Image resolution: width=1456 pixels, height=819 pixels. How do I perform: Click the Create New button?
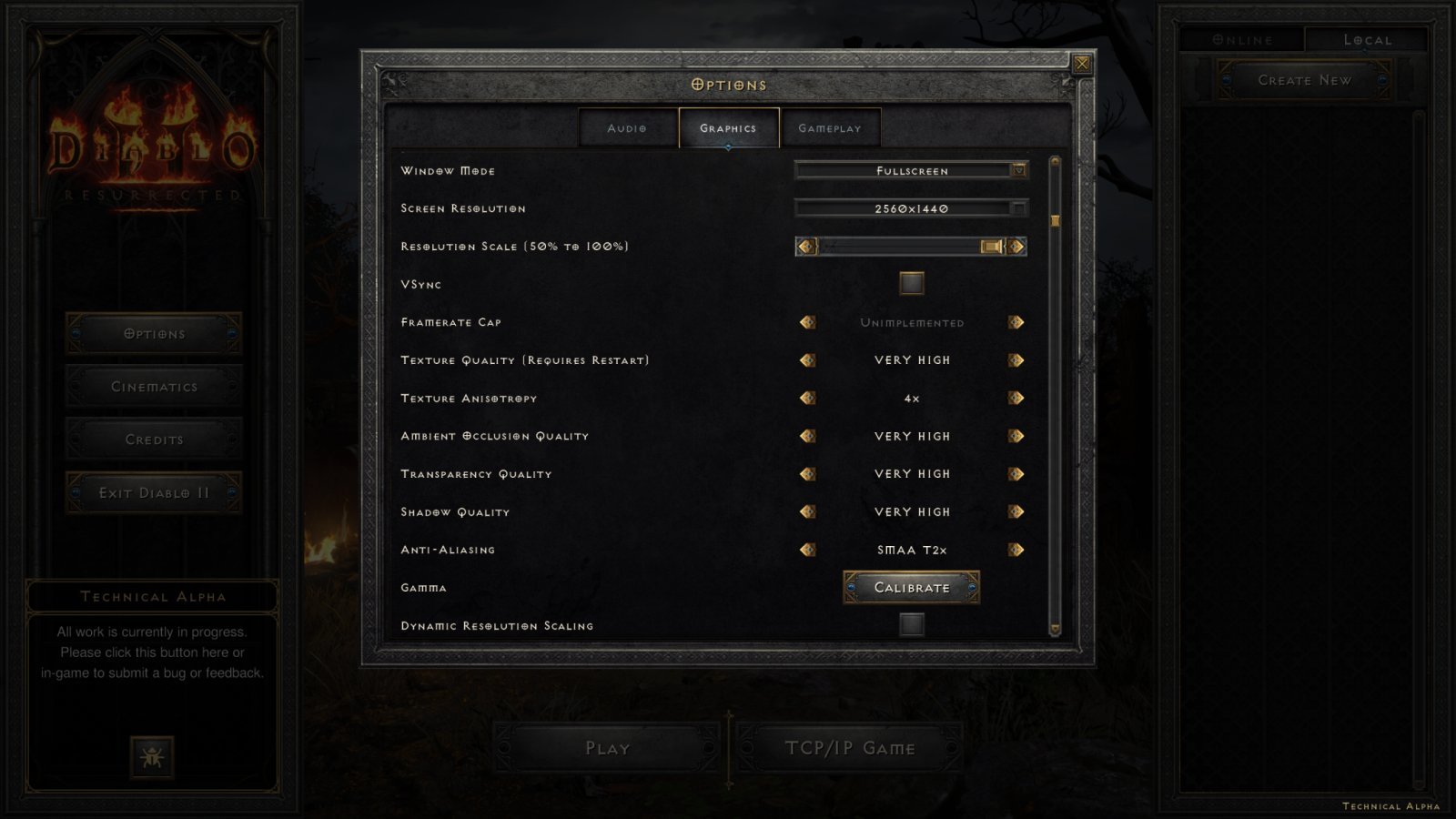1305,80
